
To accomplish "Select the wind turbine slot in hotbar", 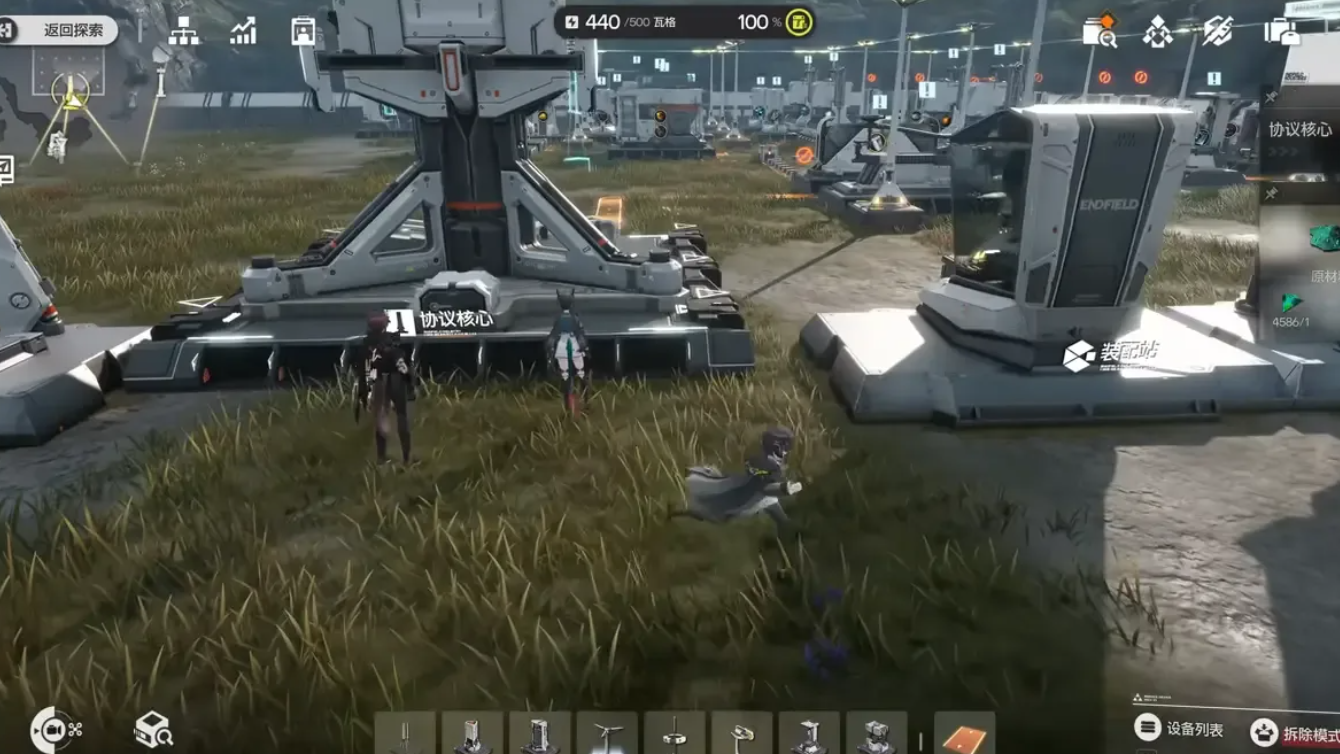I will point(607,735).
